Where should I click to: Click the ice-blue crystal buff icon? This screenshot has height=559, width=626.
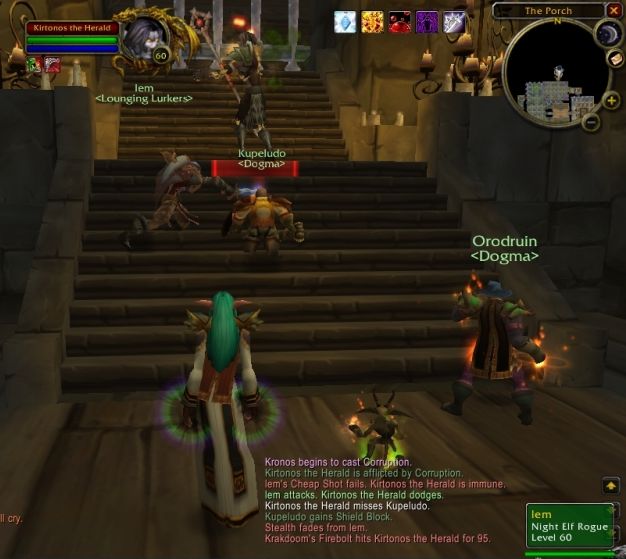pos(345,22)
